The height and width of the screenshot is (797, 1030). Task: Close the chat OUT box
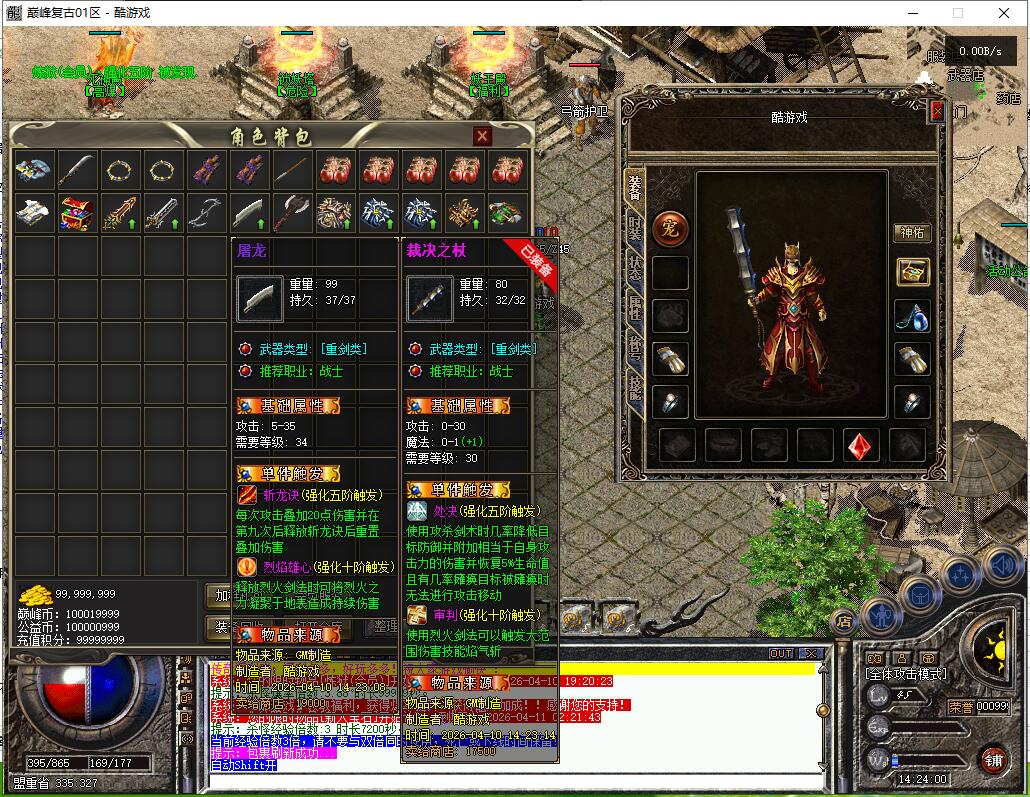point(812,654)
